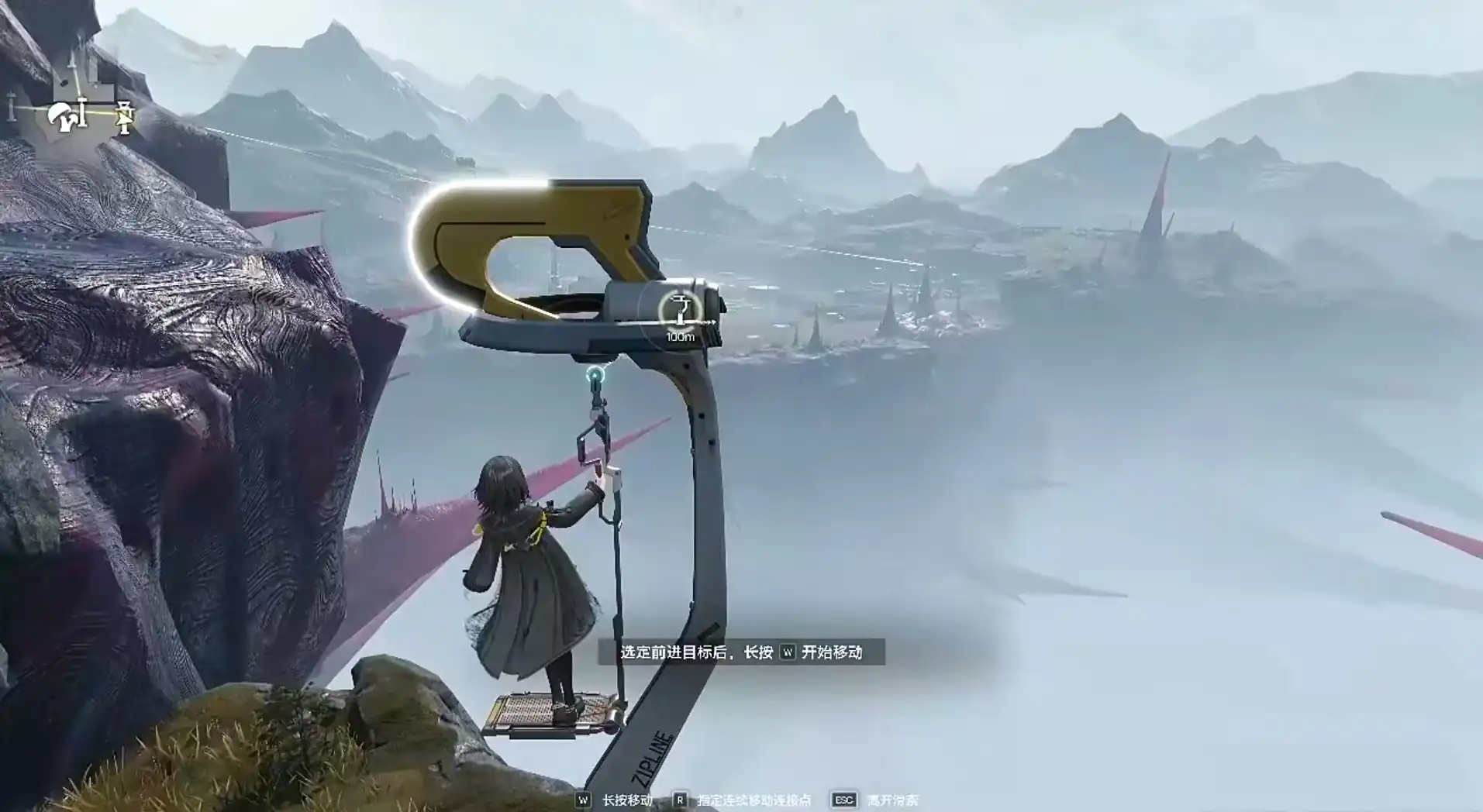Click the yellow-highlighted zipline tower on the minimap
1483x812 pixels.
coord(124,117)
